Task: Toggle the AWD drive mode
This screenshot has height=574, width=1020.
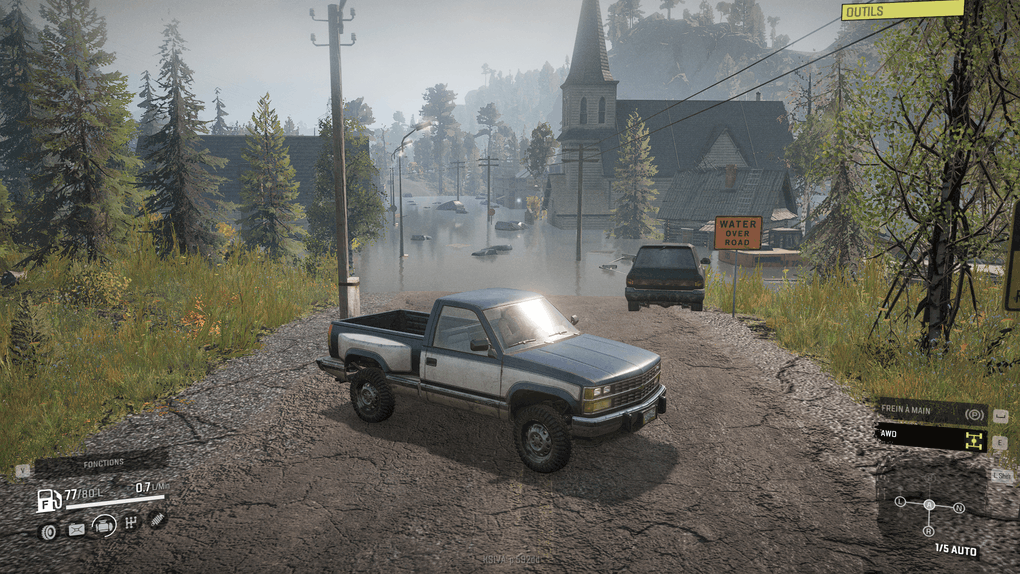Action: click(931, 438)
